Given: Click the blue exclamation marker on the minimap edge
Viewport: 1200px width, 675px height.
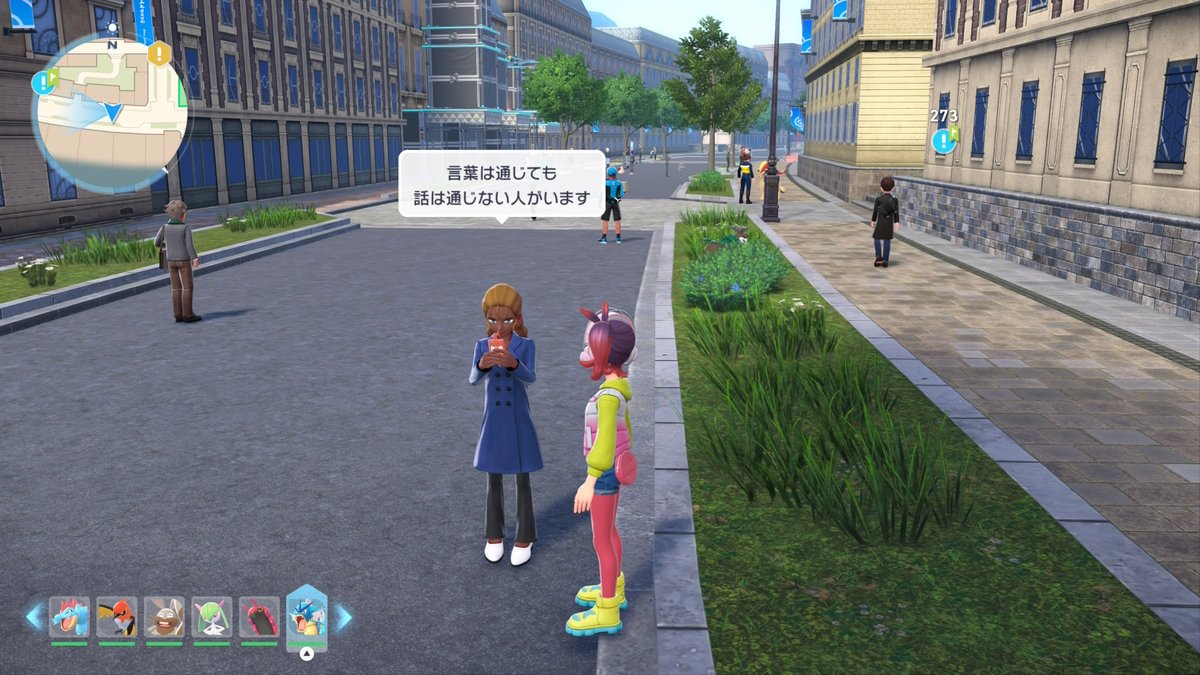Looking at the screenshot, I should (x=43, y=82).
